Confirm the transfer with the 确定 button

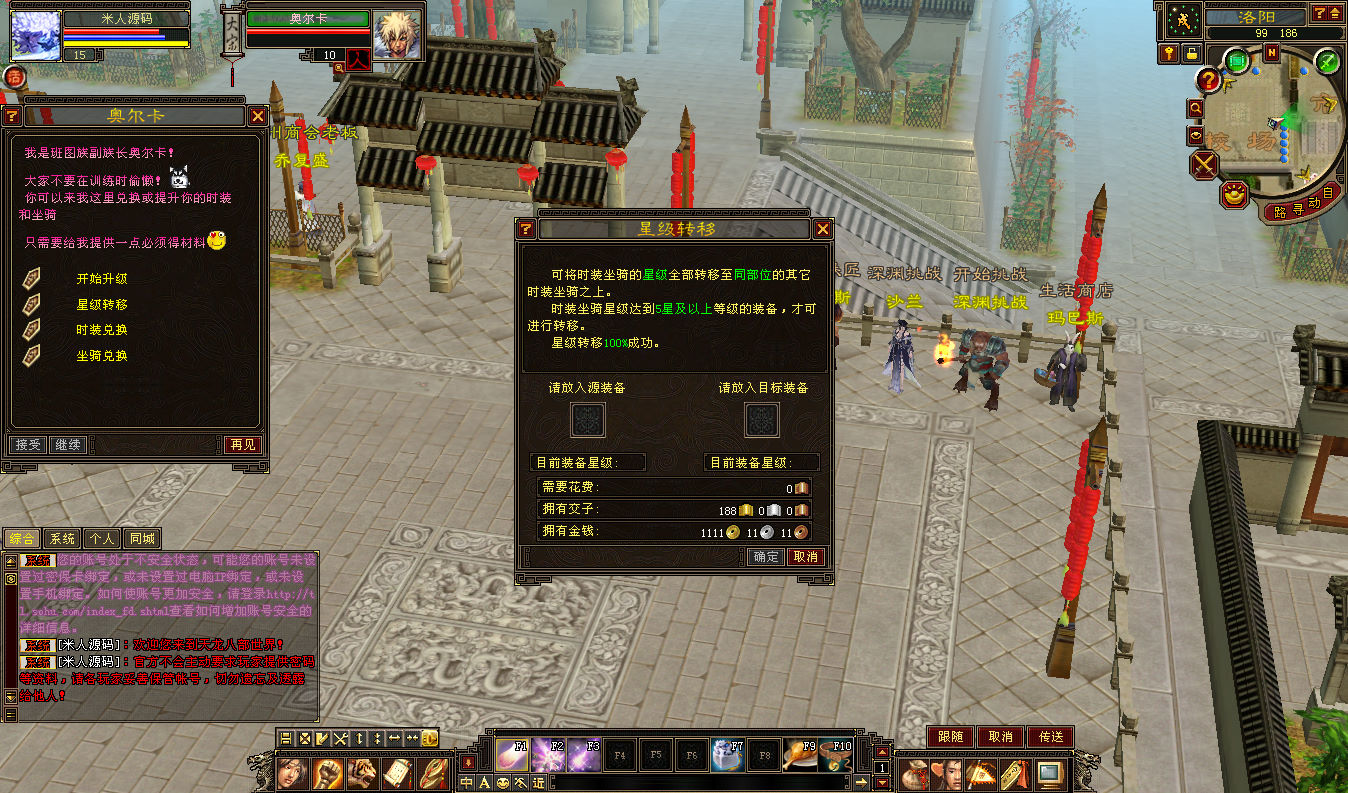[766, 557]
